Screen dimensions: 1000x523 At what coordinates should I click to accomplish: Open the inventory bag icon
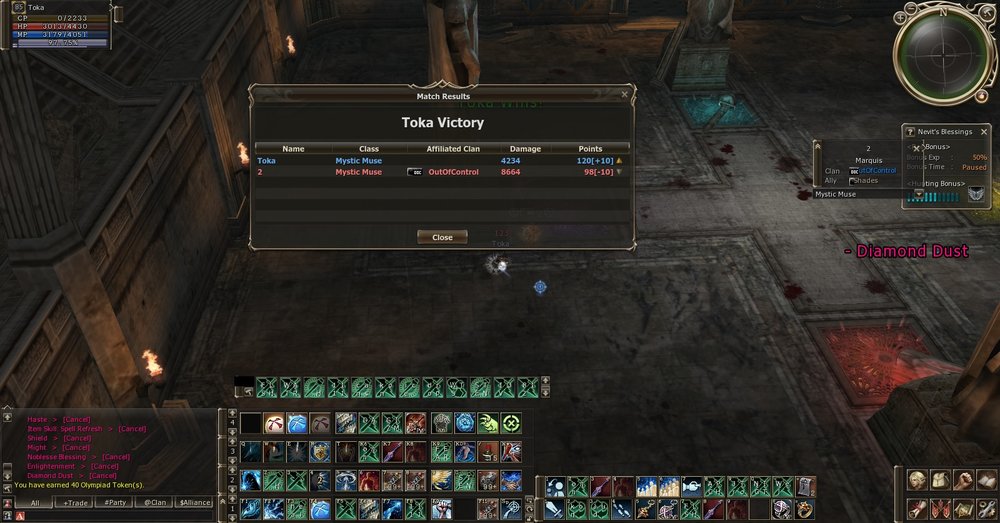point(939,481)
